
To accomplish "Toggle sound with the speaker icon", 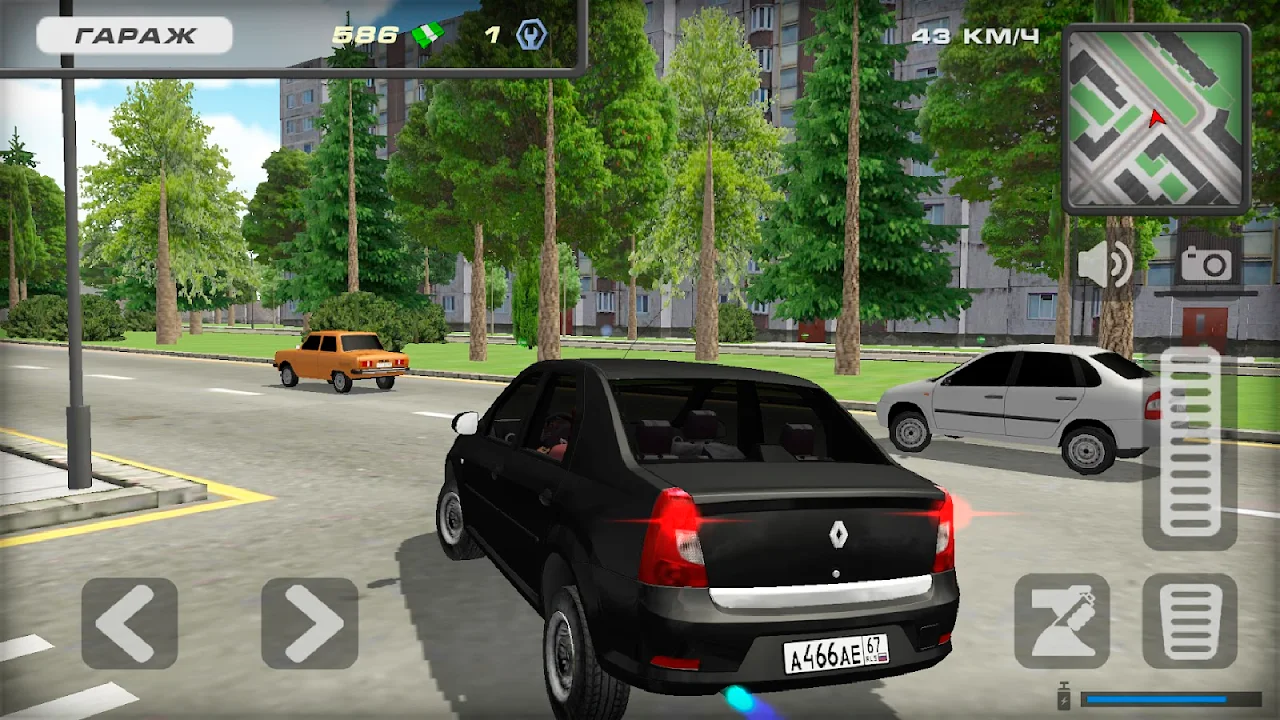I will [1104, 265].
